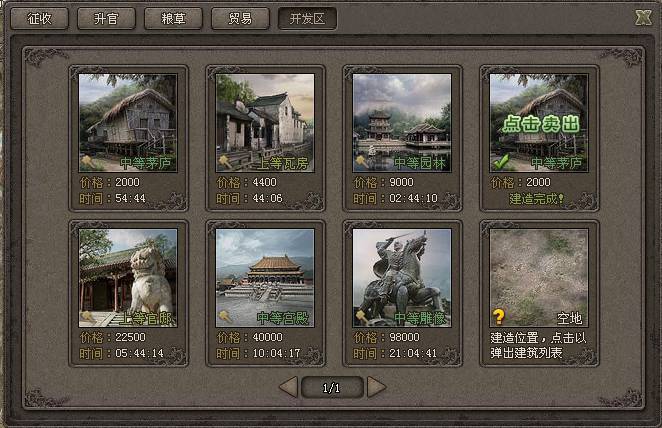Viewport: 662px width, 428px height.
Task: Select the 中等宫殿 palace tile
Action: tap(265, 277)
